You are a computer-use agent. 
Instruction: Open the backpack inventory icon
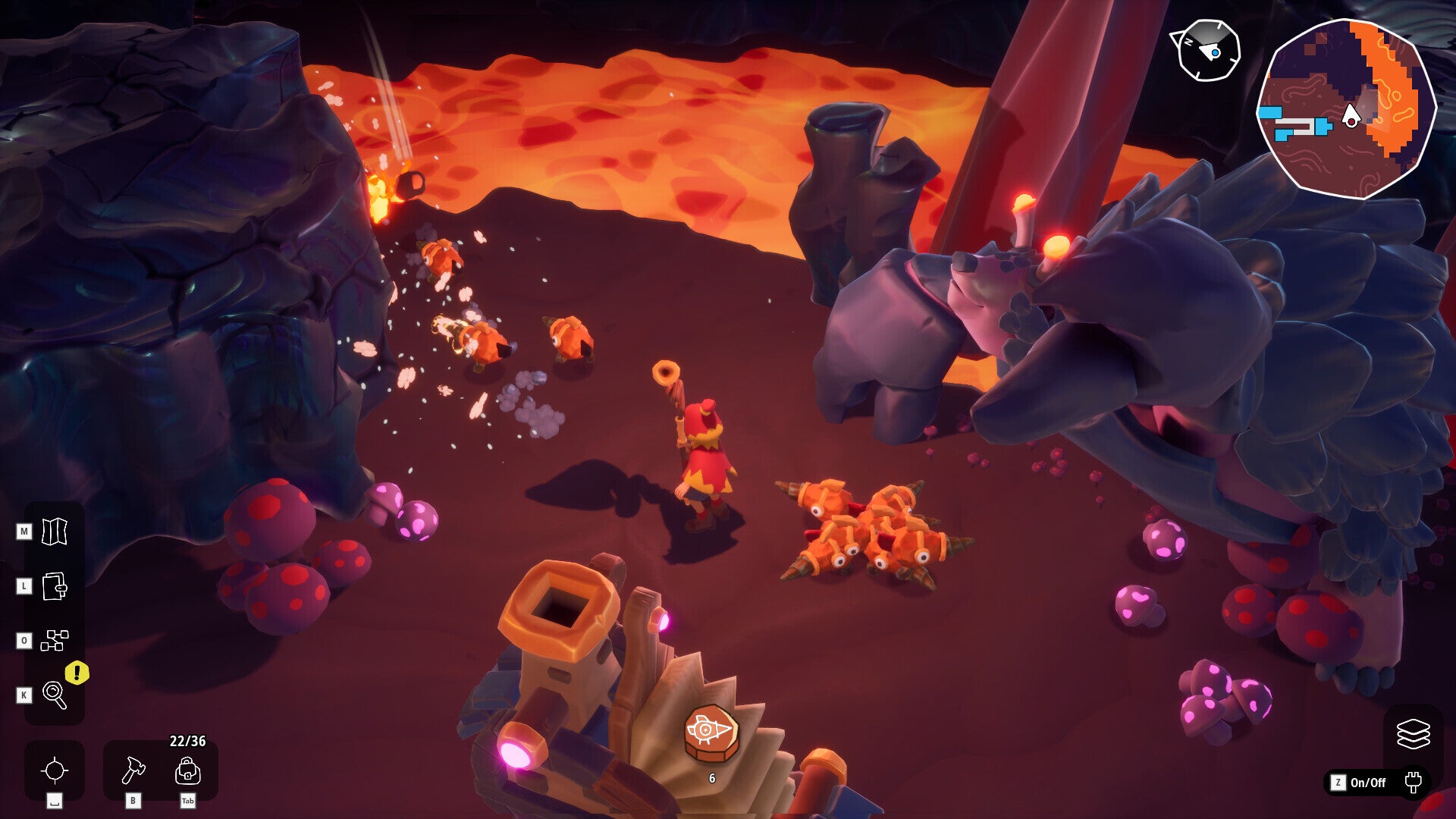(x=187, y=771)
